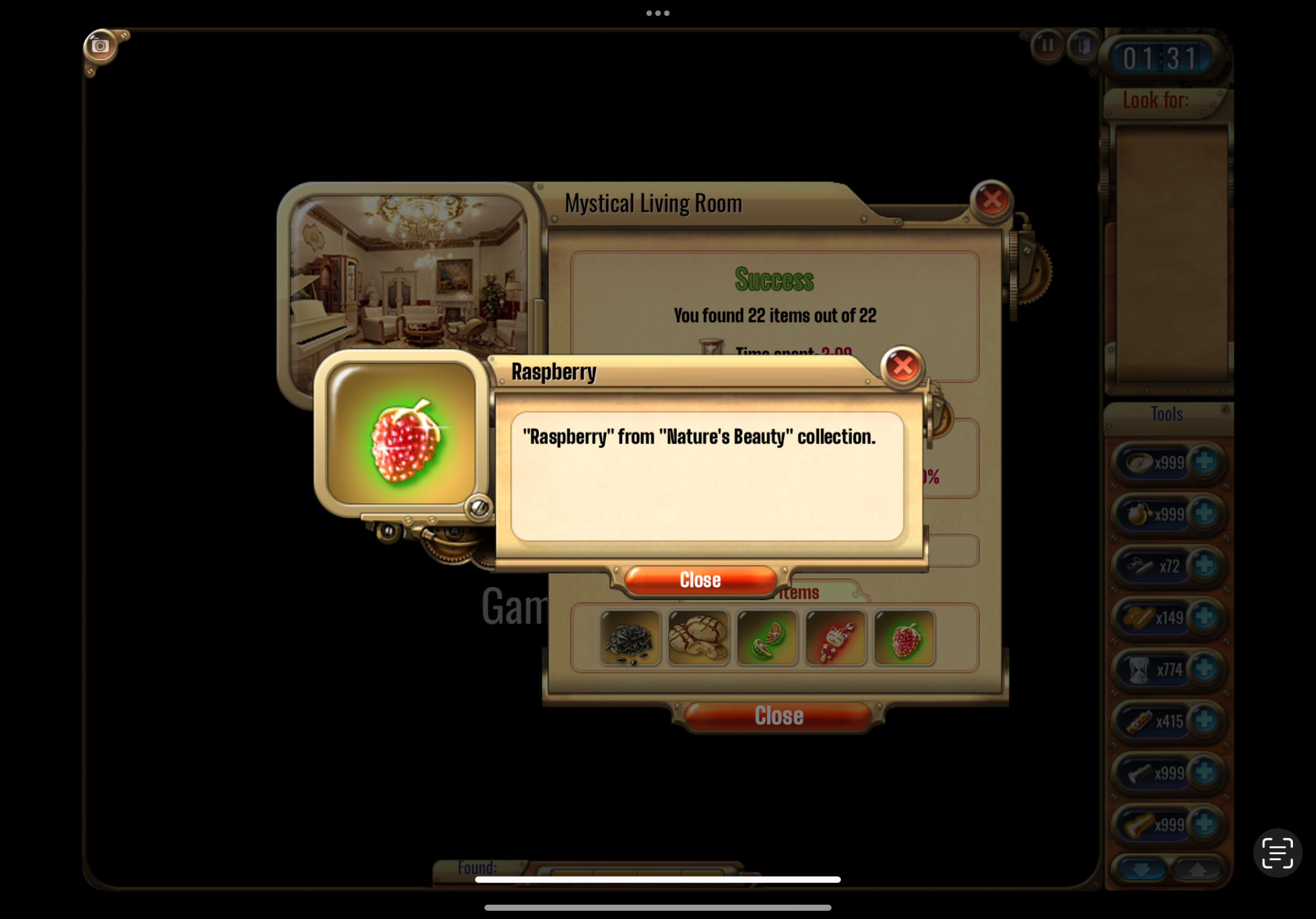This screenshot has height=919, width=1316.
Task: Take a screenshot with camera icon
Action: click(x=100, y=46)
